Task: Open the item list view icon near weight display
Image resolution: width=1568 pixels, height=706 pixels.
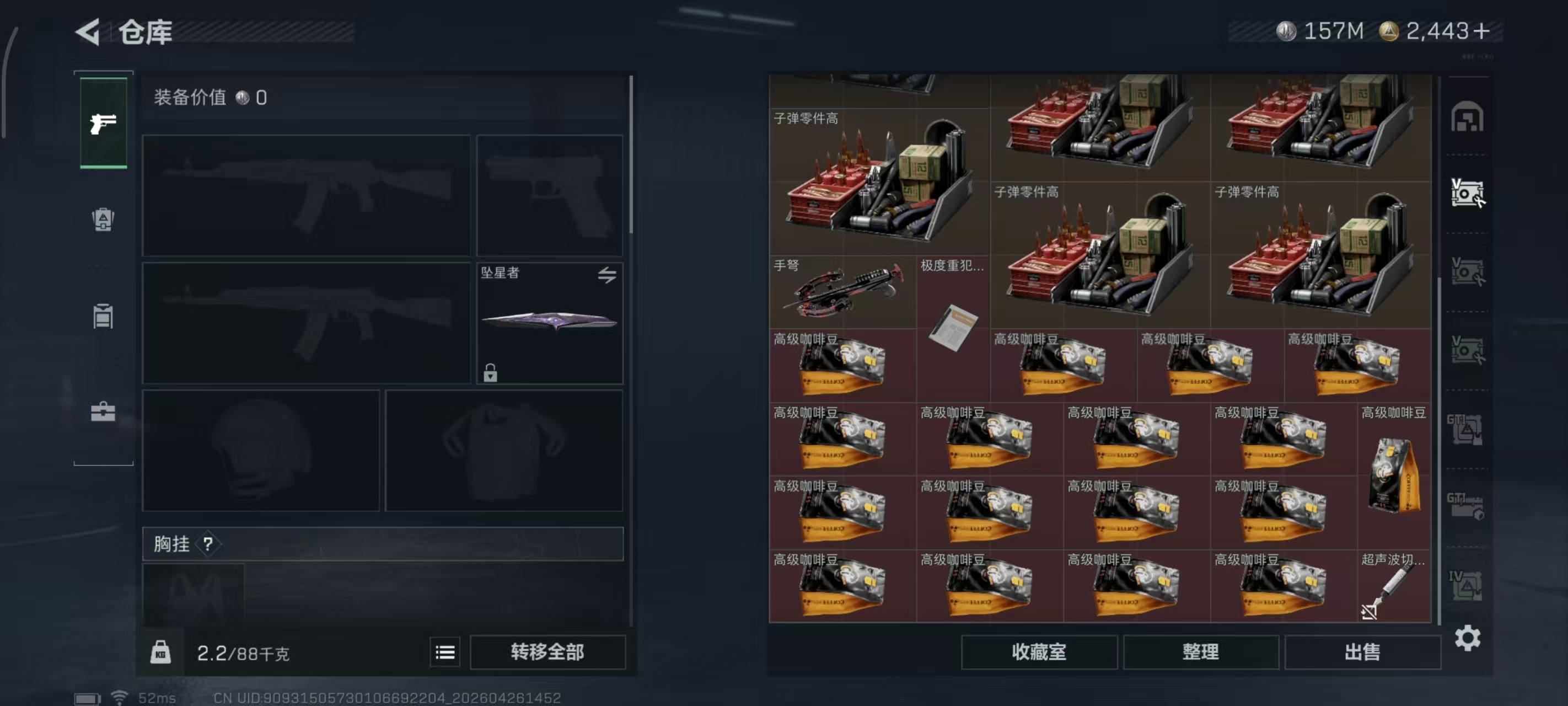Action: [445, 652]
